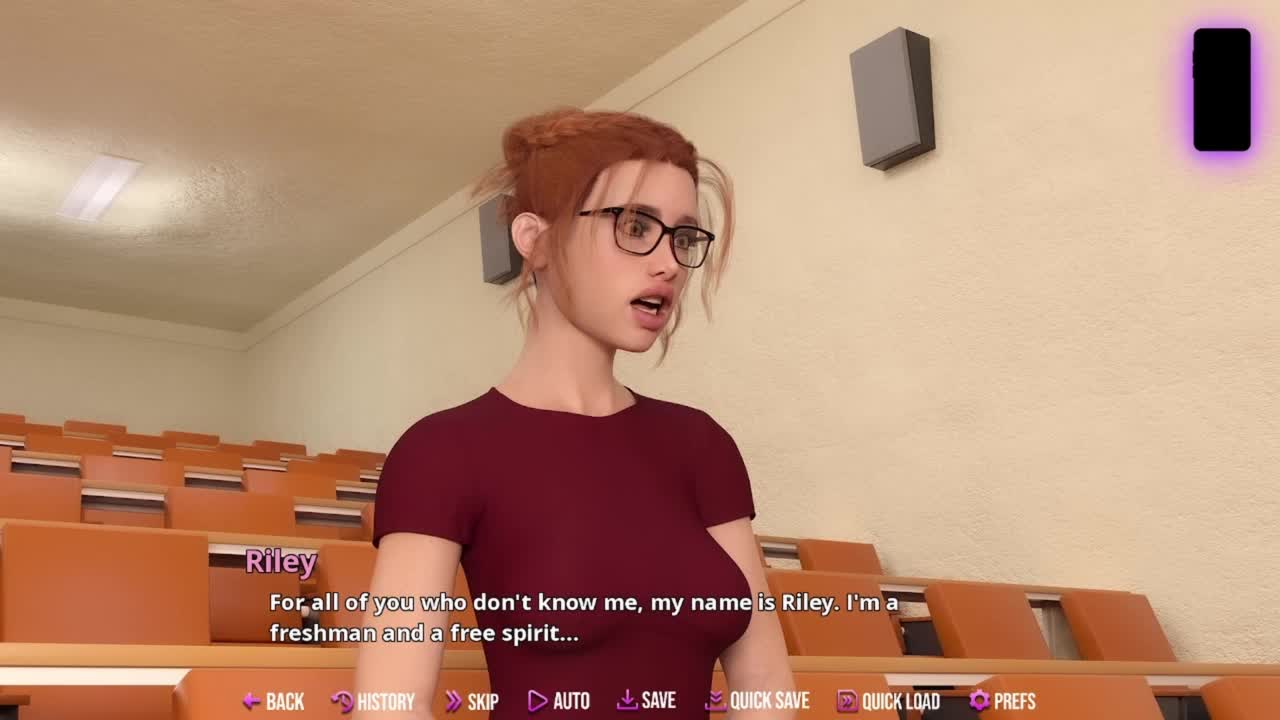Skip ahead through the dialogue
The width and height of the screenshot is (1280, 720).
click(472, 701)
